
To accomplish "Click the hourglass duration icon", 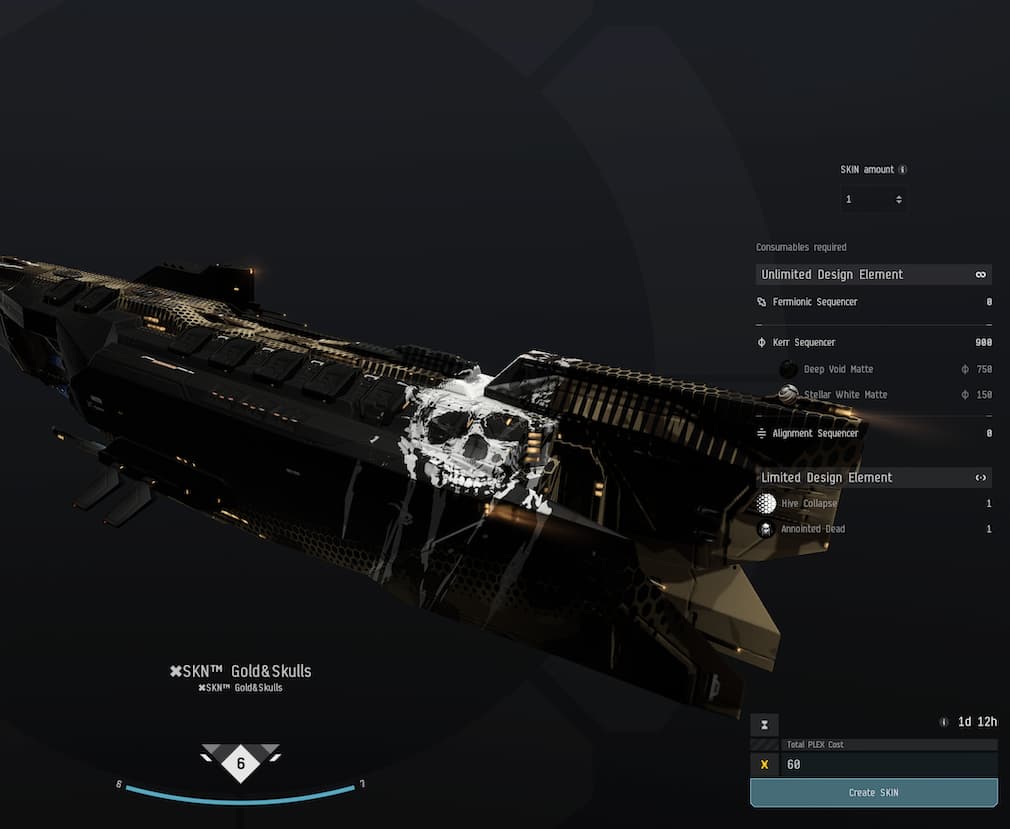I will coord(764,723).
